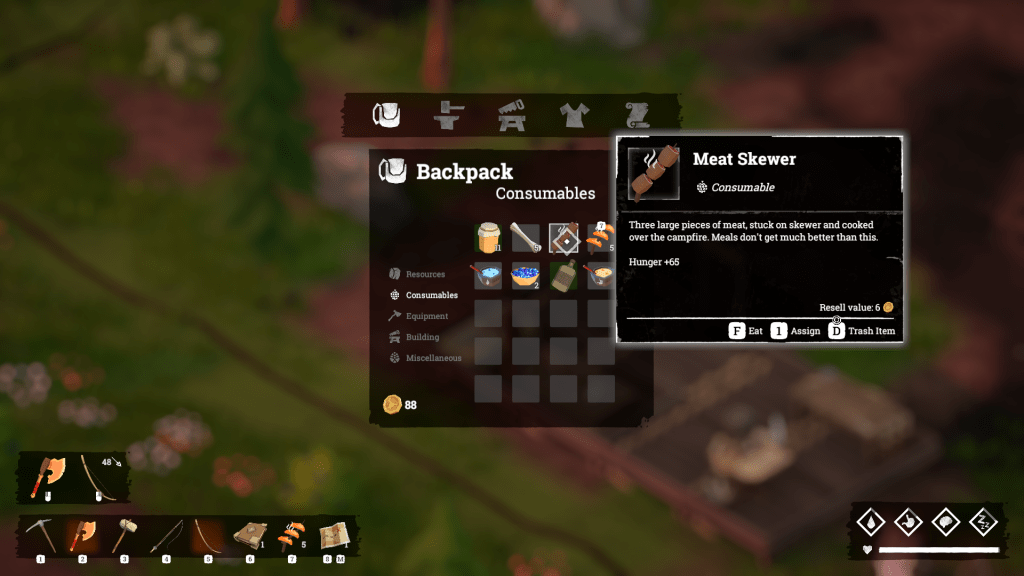Select the pickaxe in the hotbar

coord(41,535)
